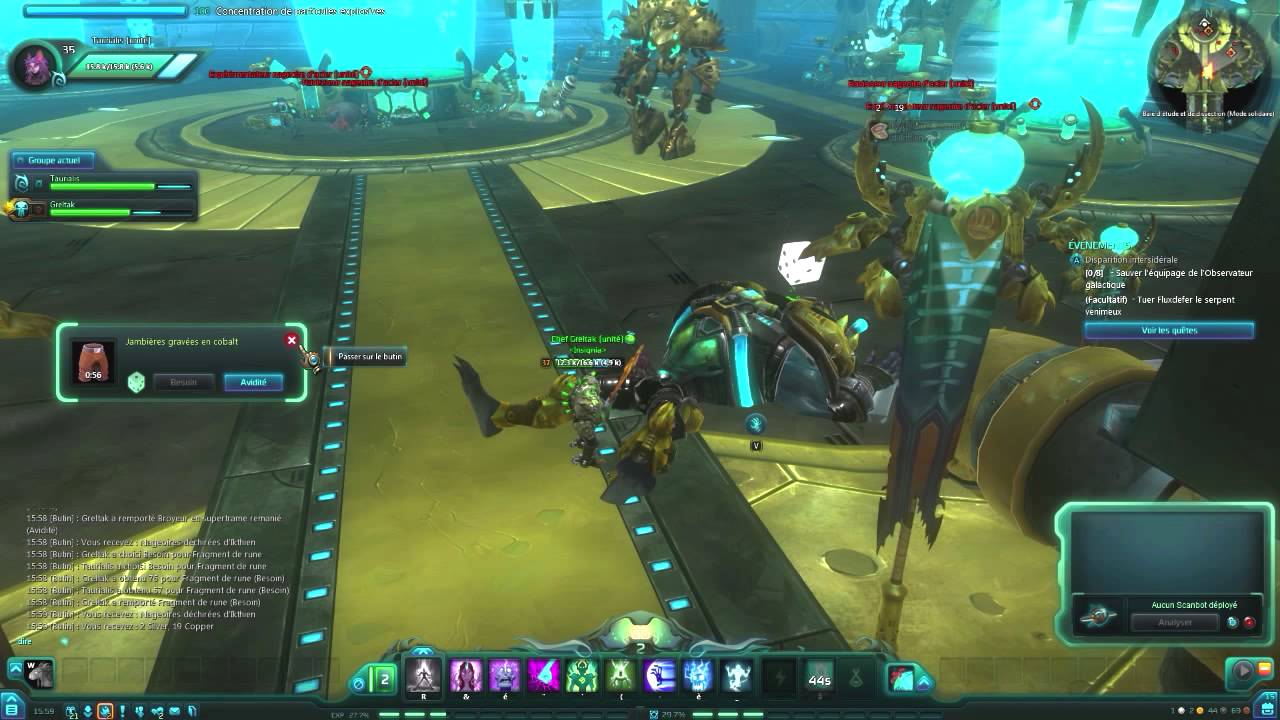
Task: Choose Avidité for the cobalt leggings roll
Action: point(253,382)
